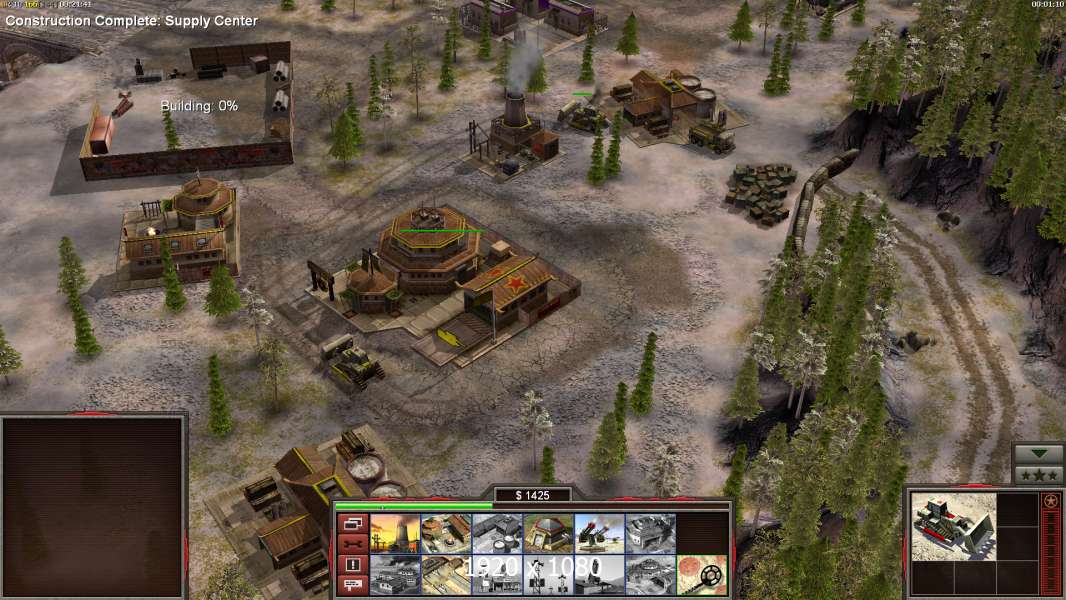The height and width of the screenshot is (600, 1066).
Task: Collapse the control bar with down arrow
Action: point(1039,455)
